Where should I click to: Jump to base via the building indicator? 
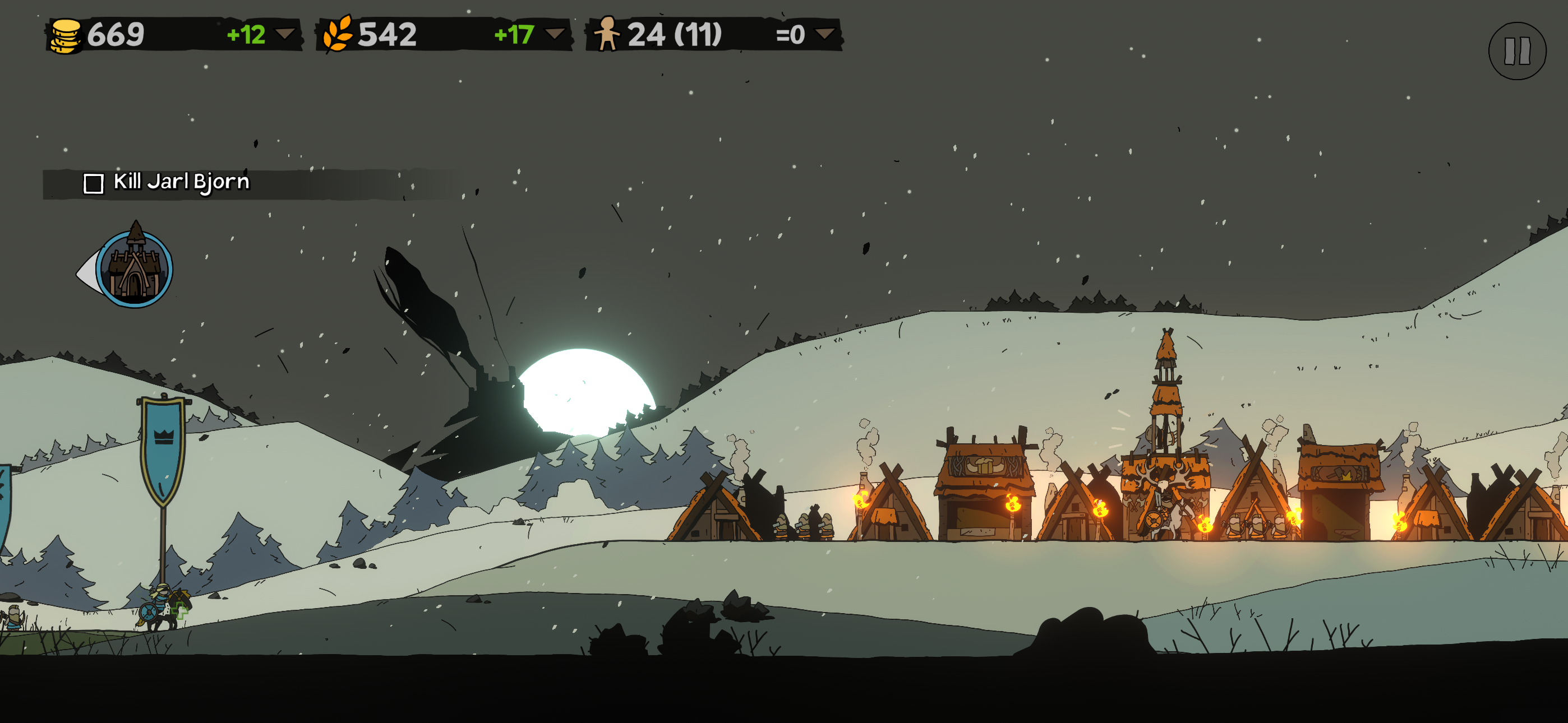(x=133, y=270)
